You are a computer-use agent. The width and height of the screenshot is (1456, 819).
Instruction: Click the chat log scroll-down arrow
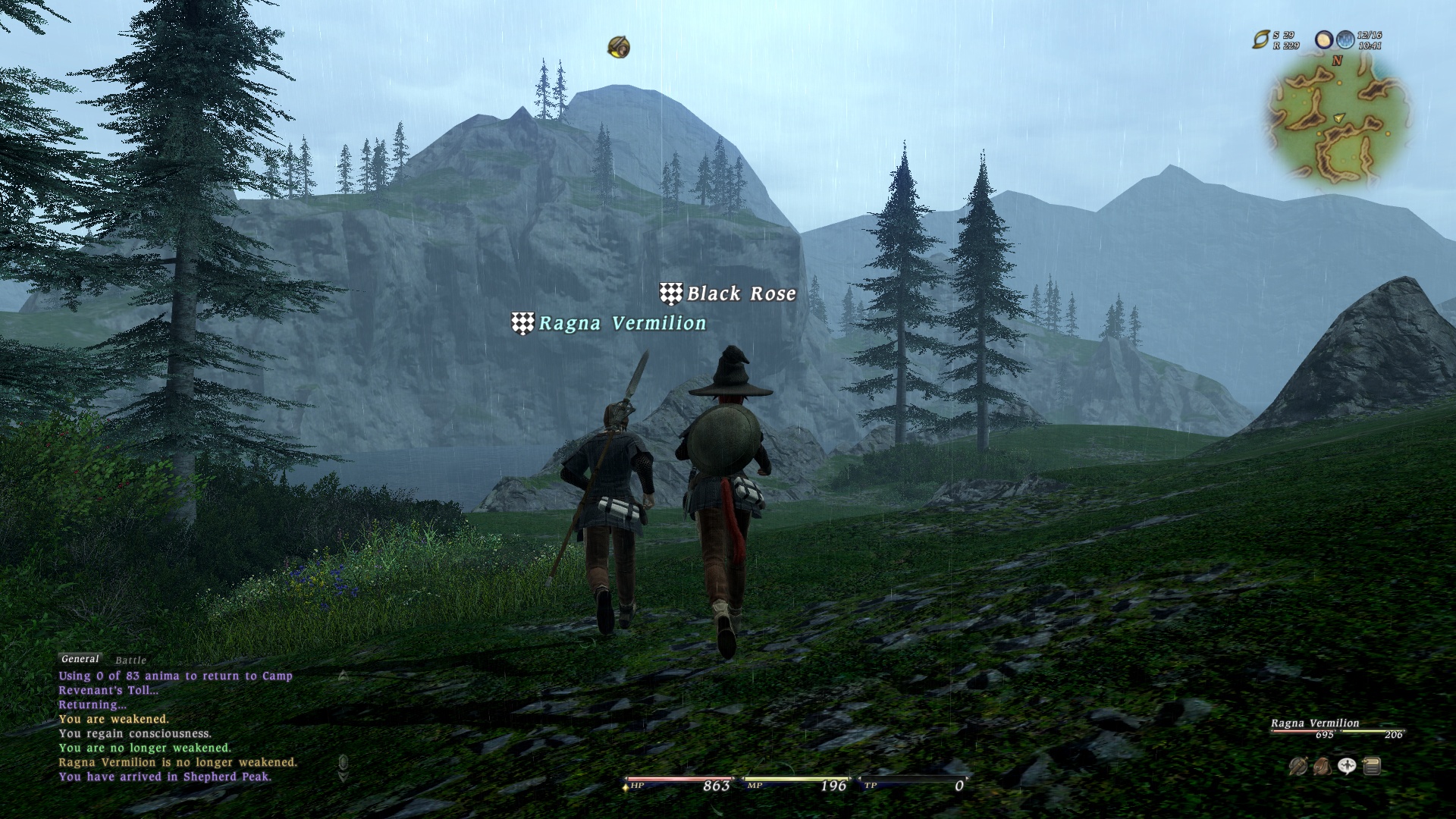(x=343, y=776)
